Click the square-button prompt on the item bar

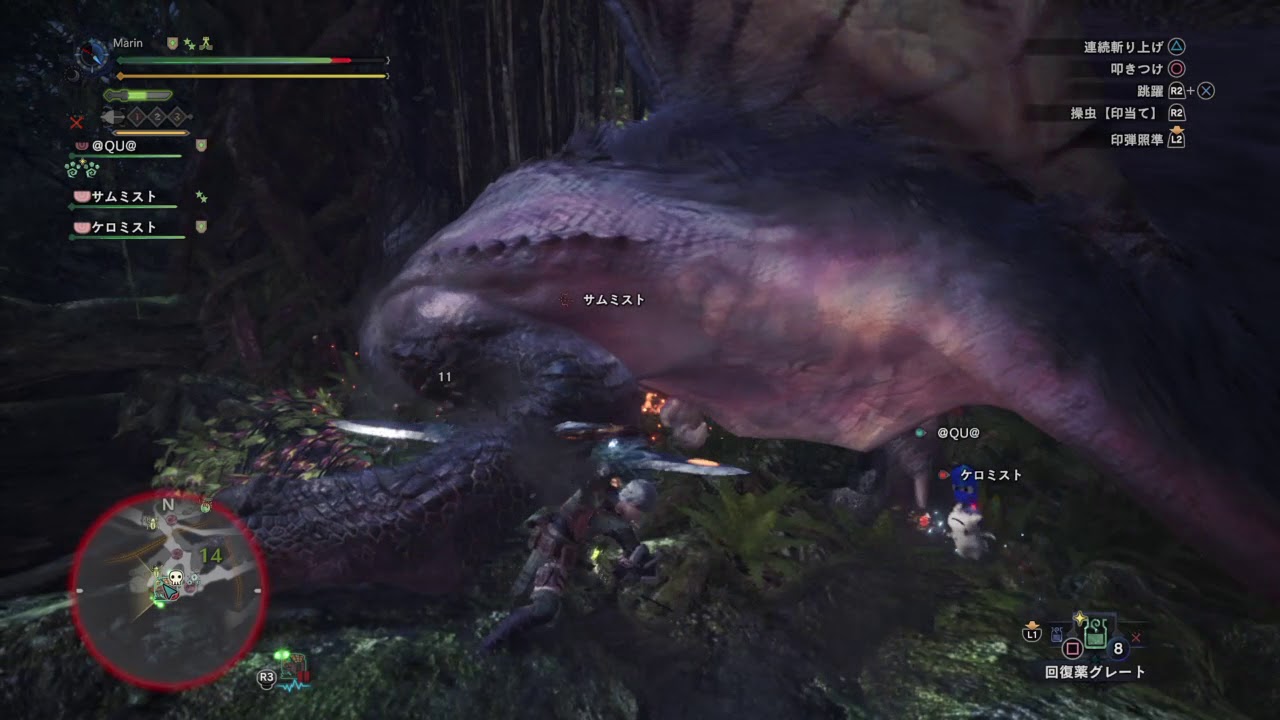tap(1072, 648)
